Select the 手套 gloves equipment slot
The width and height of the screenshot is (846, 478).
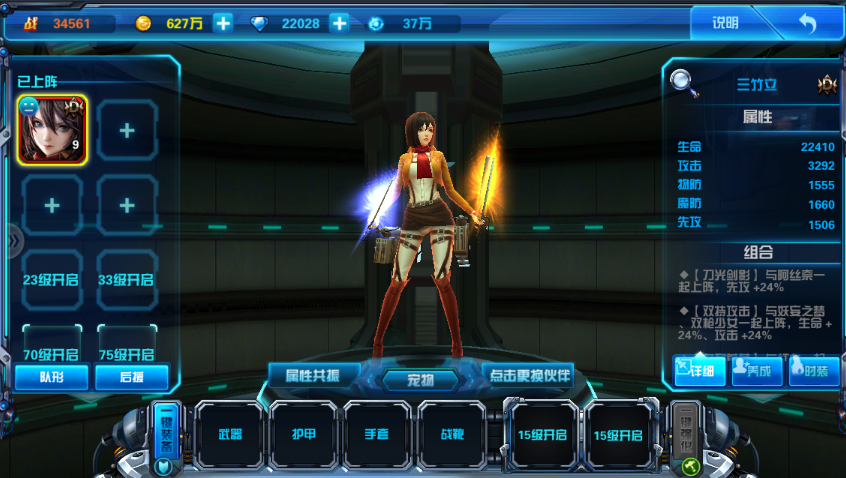[380, 434]
